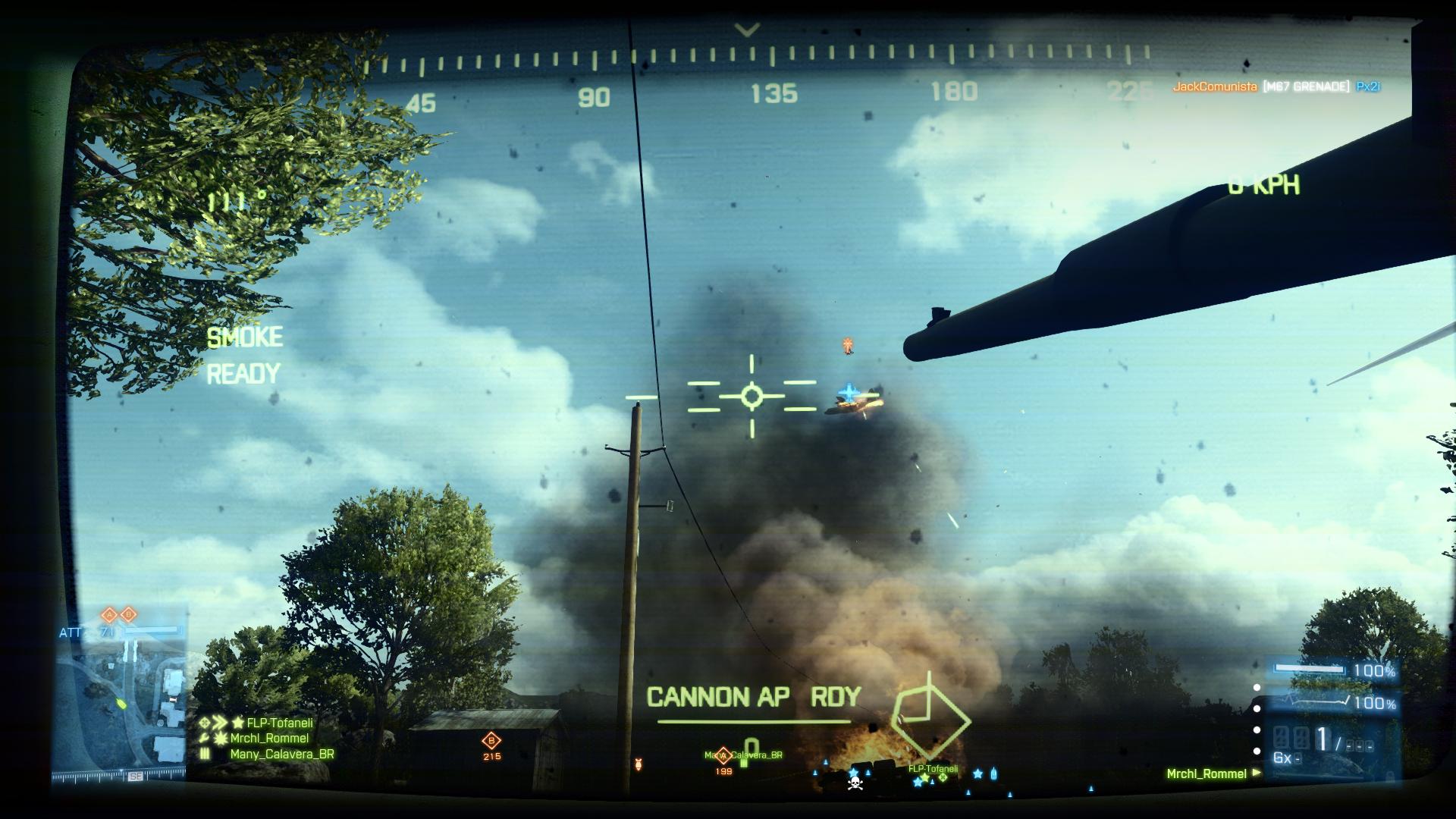Click the compass heading strip at 135
1456x819 pixels.
(773, 94)
